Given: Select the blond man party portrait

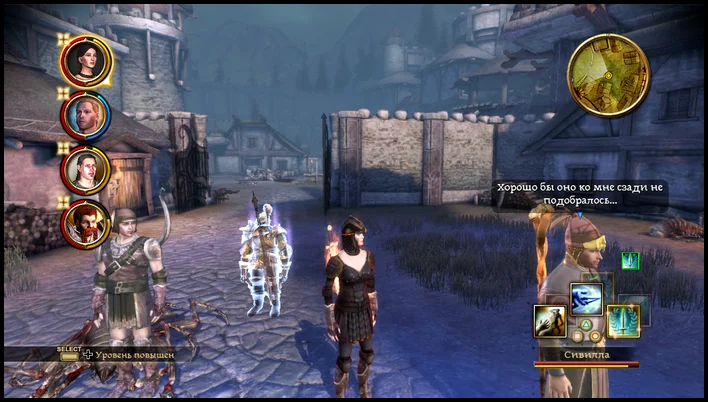Looking at the screenshot, I should click(x=86, y=115).
